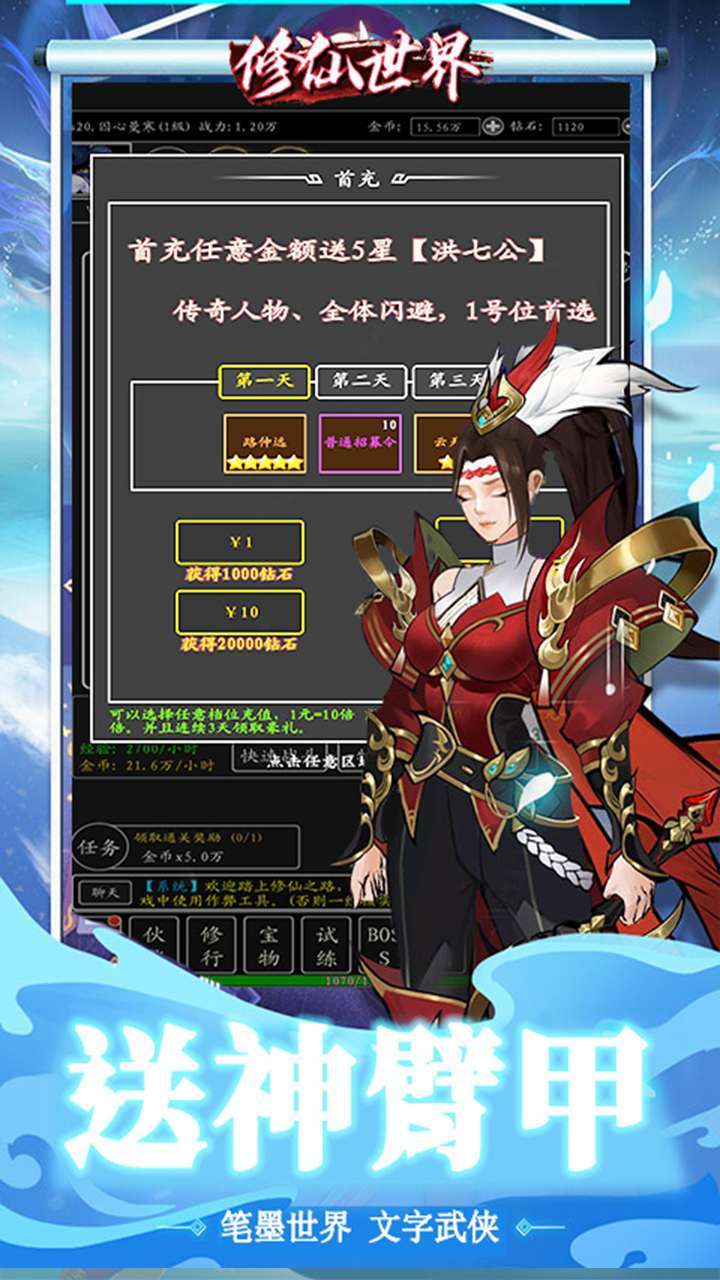
Task: Buy the ¥10 recharge package
Action: [x=240, y=612]
